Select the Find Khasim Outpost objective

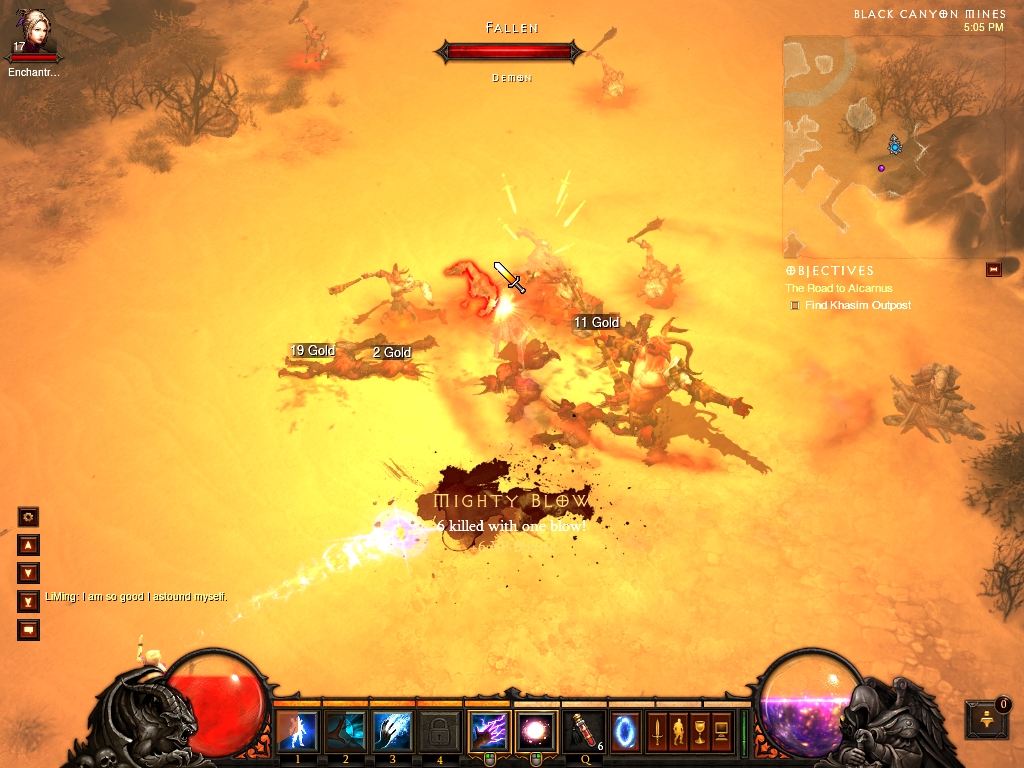857,305
